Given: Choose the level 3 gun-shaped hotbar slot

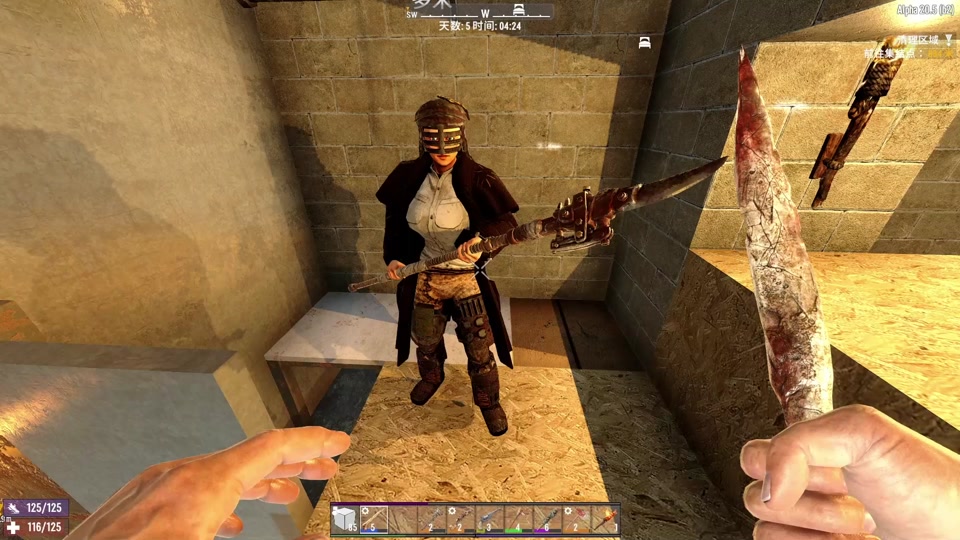Looking at the screenshot, I should [x=490, y=519].
